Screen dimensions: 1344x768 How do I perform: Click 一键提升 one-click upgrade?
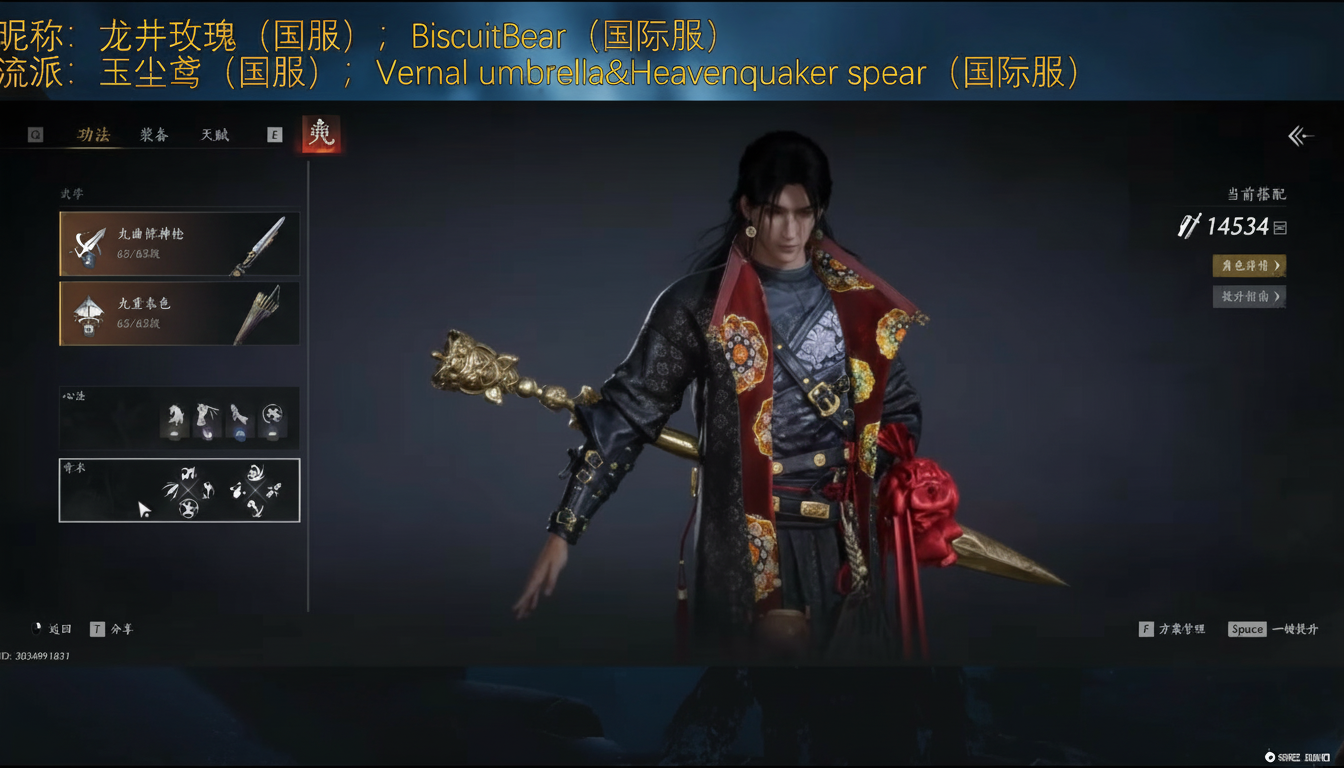click(1274, 629)
